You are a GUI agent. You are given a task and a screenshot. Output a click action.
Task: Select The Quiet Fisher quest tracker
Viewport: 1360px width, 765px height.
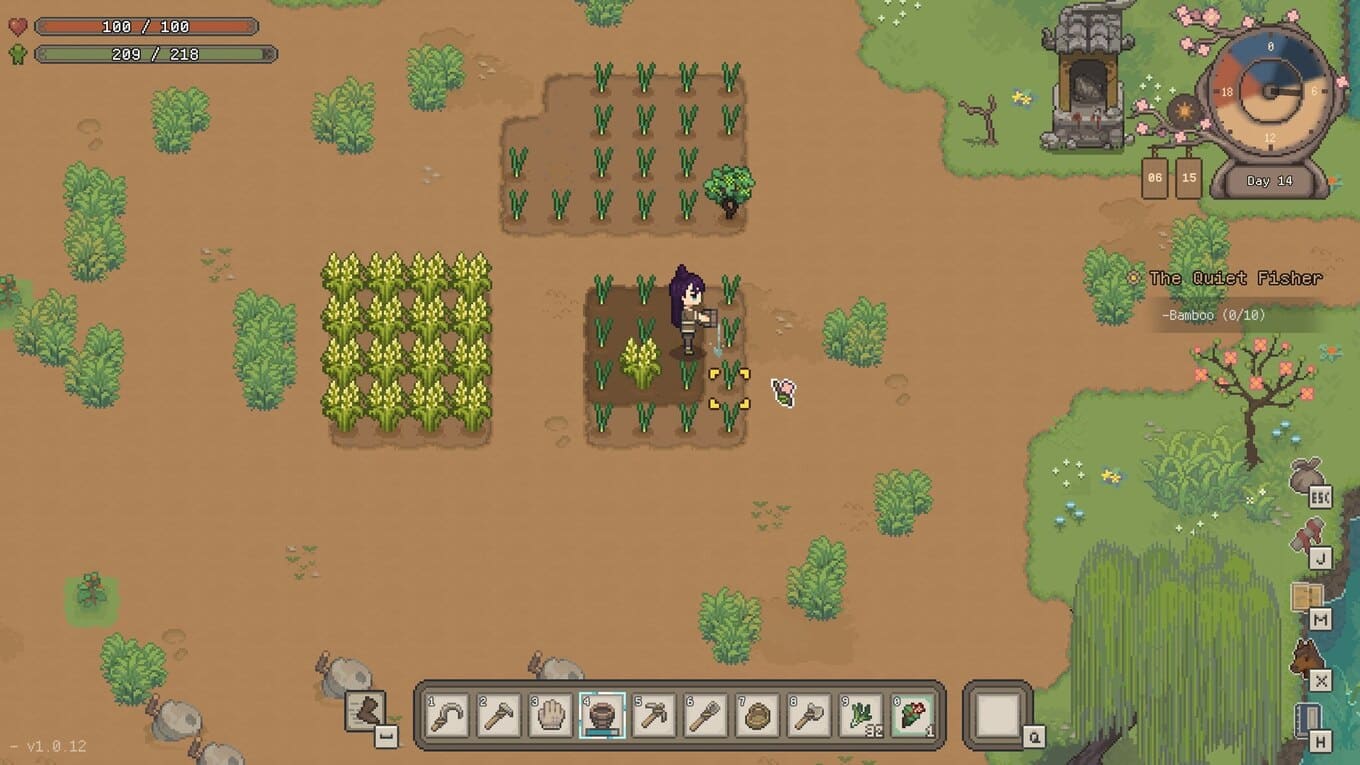(1235, 278)
